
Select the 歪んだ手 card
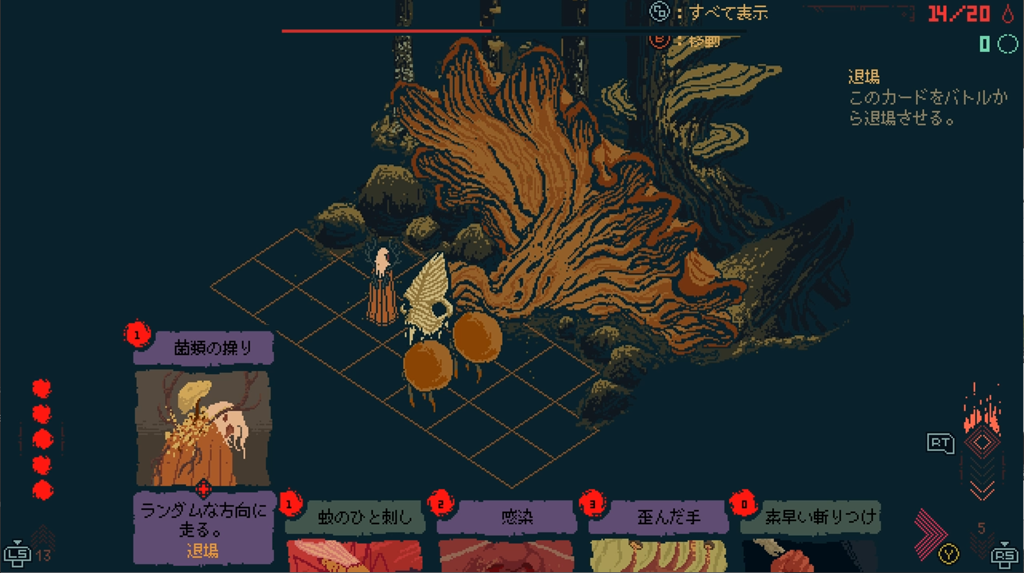pyautogui.click(x=657, y=536)
